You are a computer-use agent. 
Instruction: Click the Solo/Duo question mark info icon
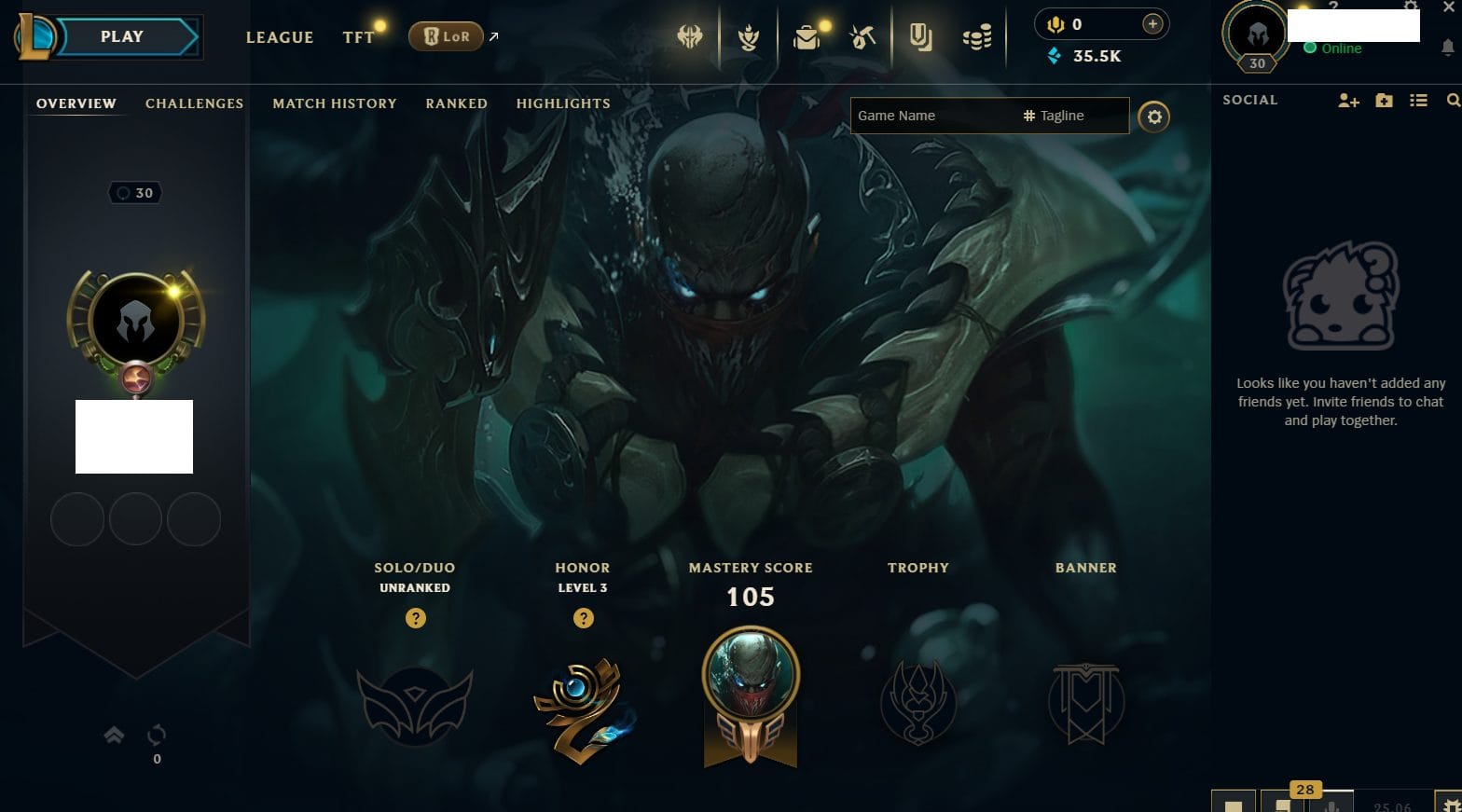pyautogui.click(x=416, y=618)
